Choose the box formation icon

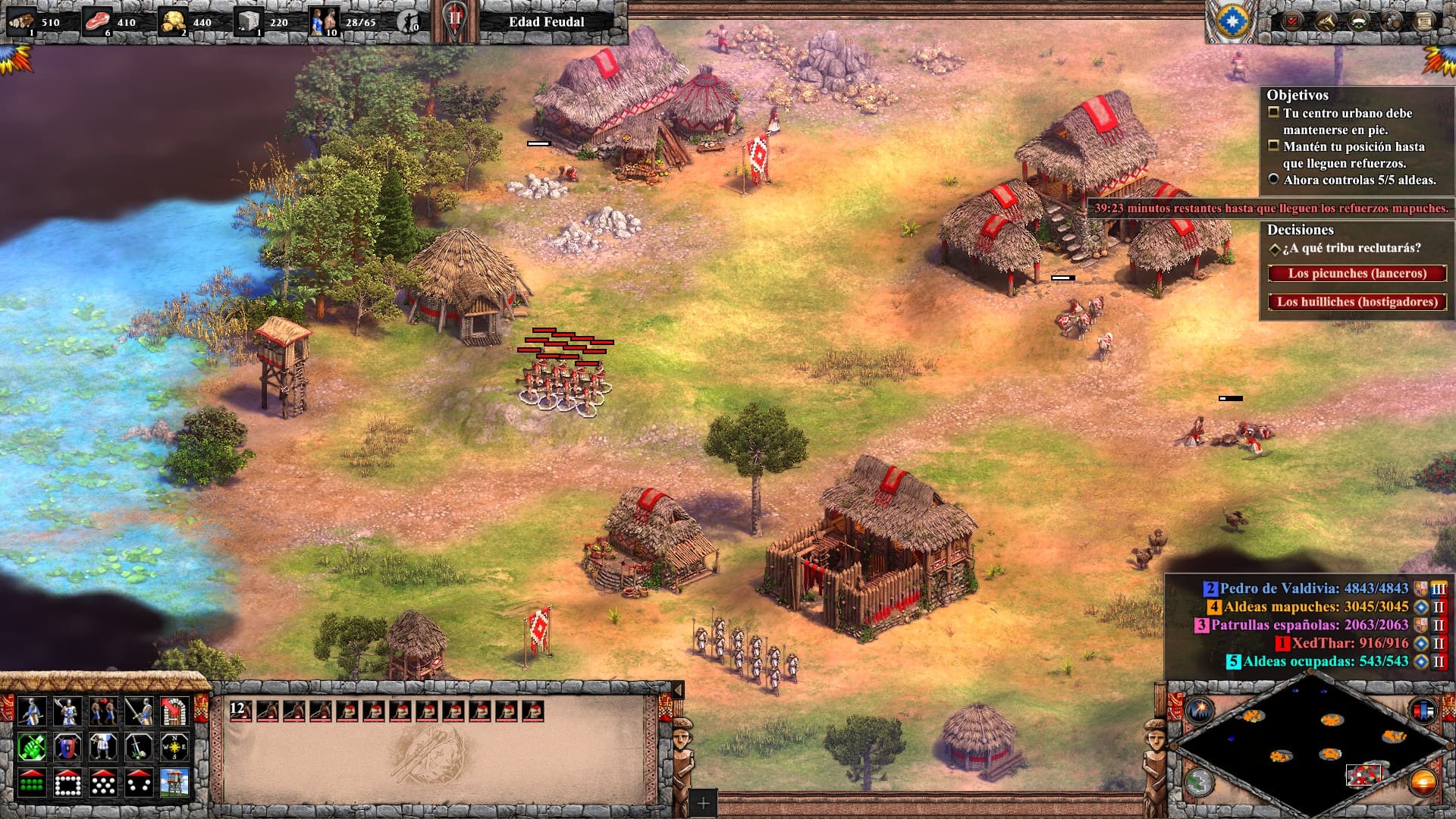(x=67, y=783)
